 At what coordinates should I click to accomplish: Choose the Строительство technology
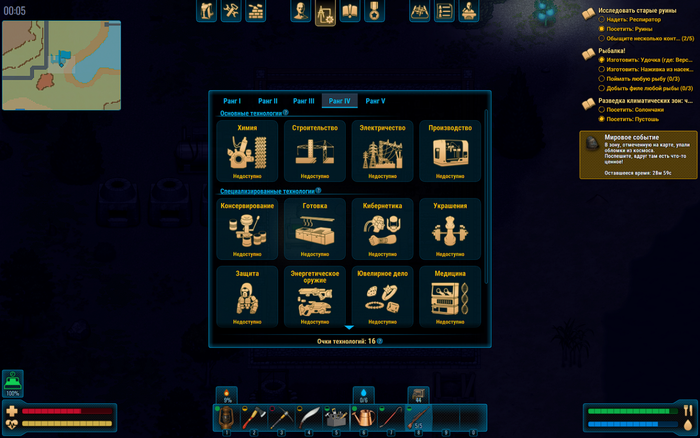[x=314, y=152]
